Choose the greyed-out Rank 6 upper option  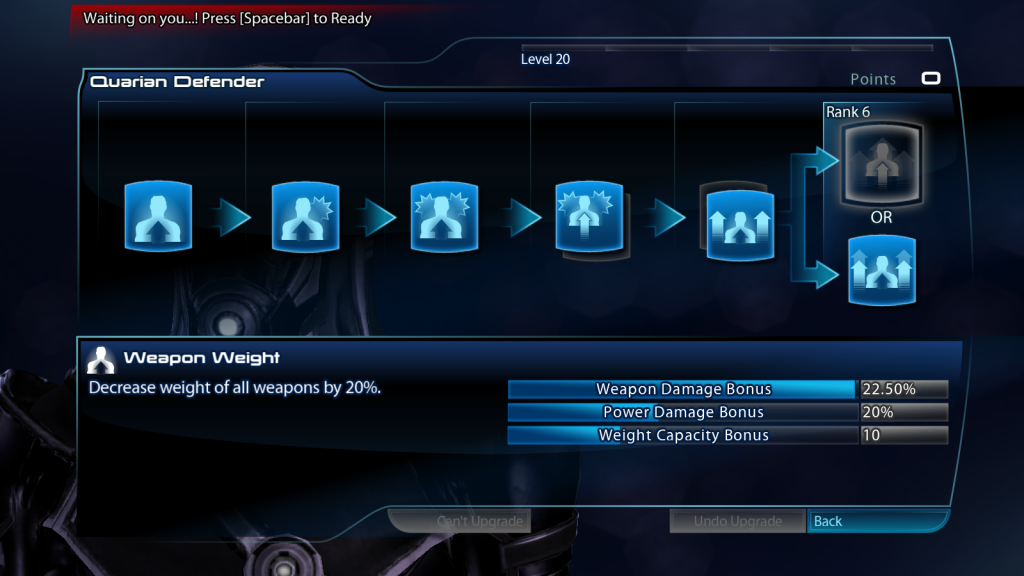click(x=880, y=162)
